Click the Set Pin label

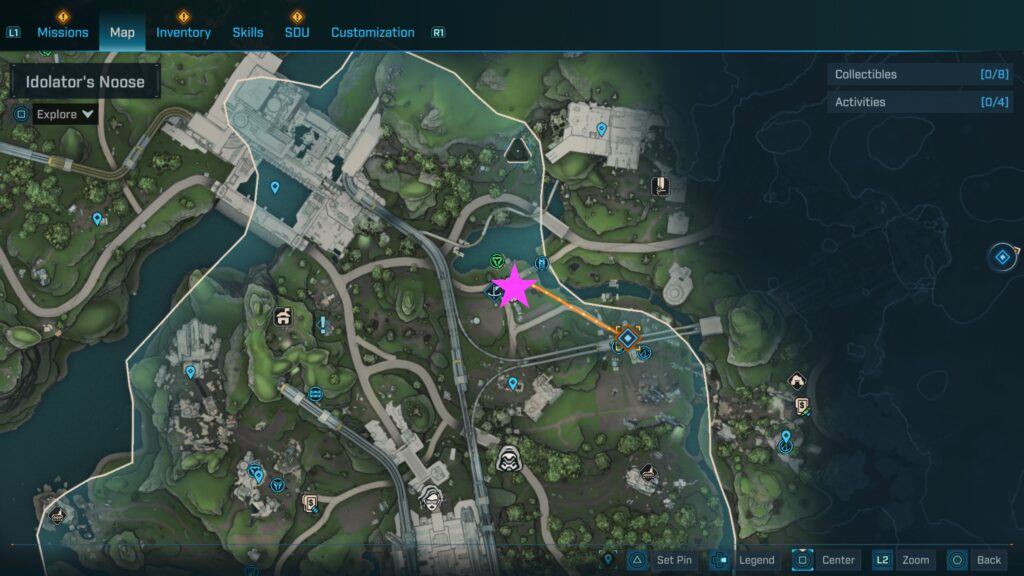[x=673, y=560]
